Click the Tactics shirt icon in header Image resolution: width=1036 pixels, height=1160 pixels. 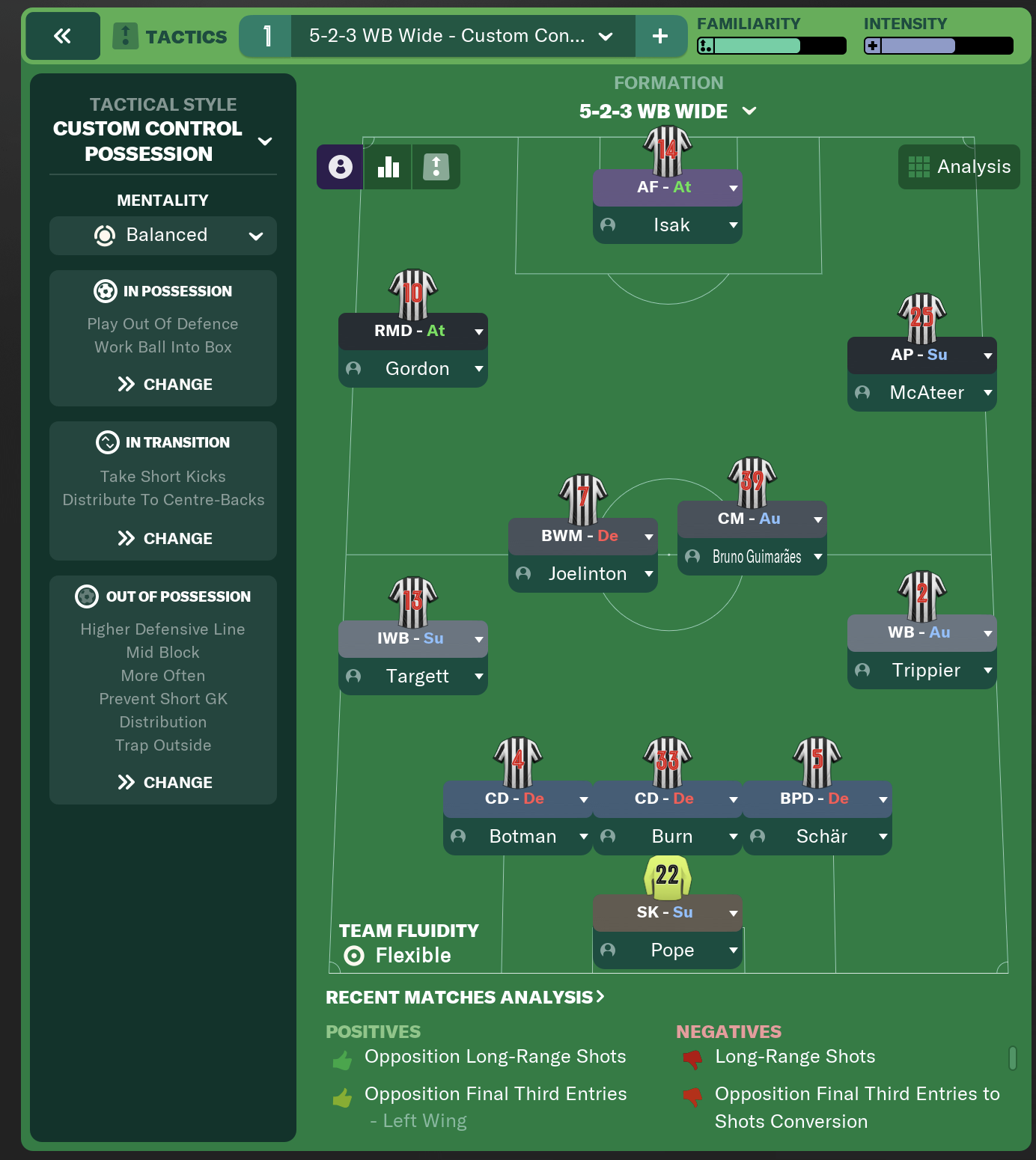pos(126,35)
